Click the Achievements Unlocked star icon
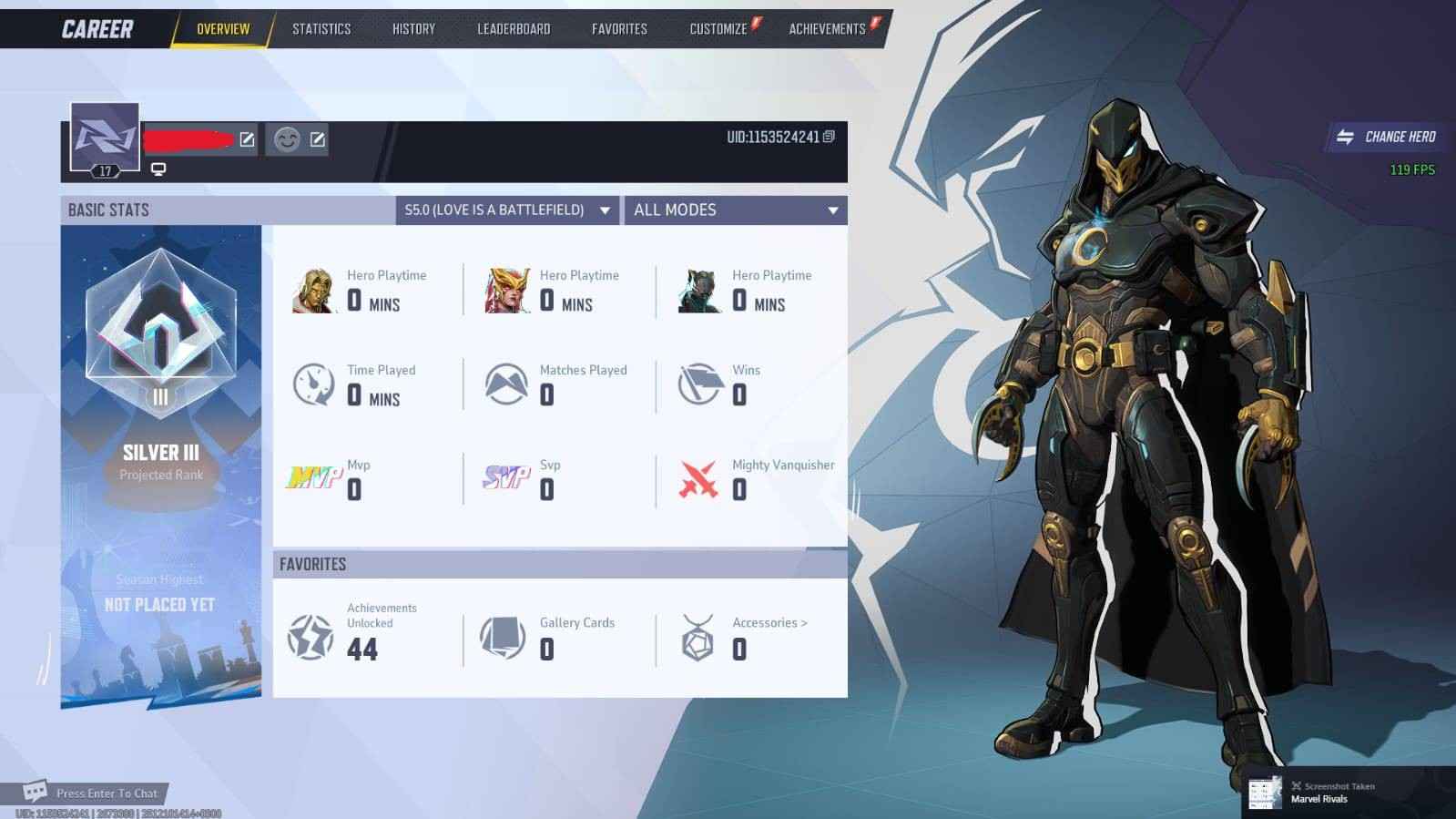Screen dimensions: 1456x819 coord(310,636)
